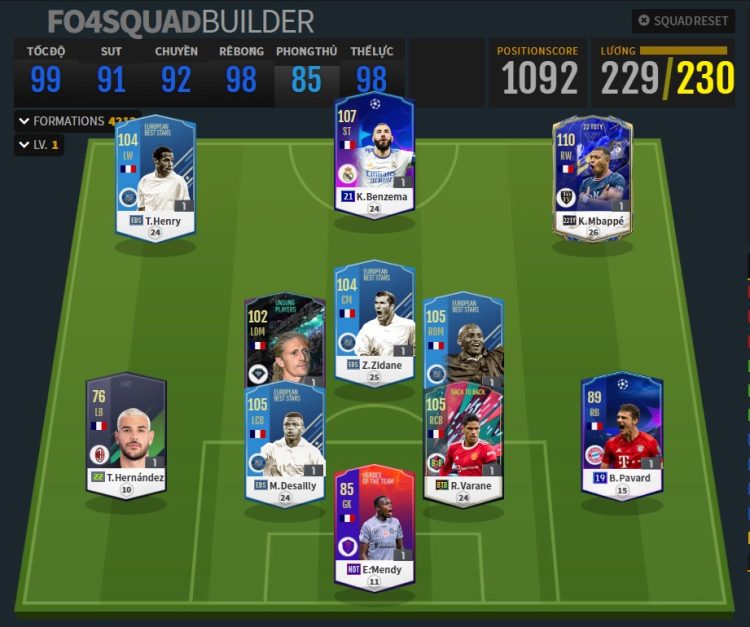Choose K.Benzema striker card
Screen dimensions: 750x627
373,153
